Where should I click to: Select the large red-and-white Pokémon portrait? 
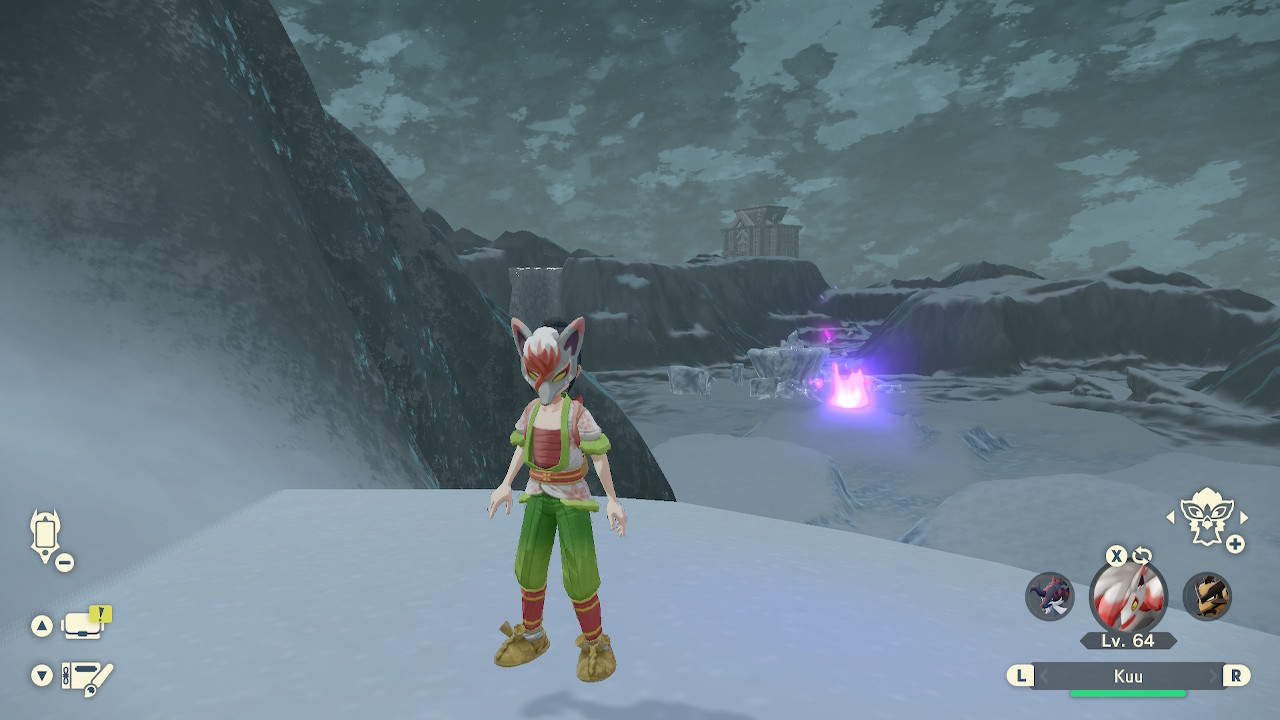coord(1128,598)
